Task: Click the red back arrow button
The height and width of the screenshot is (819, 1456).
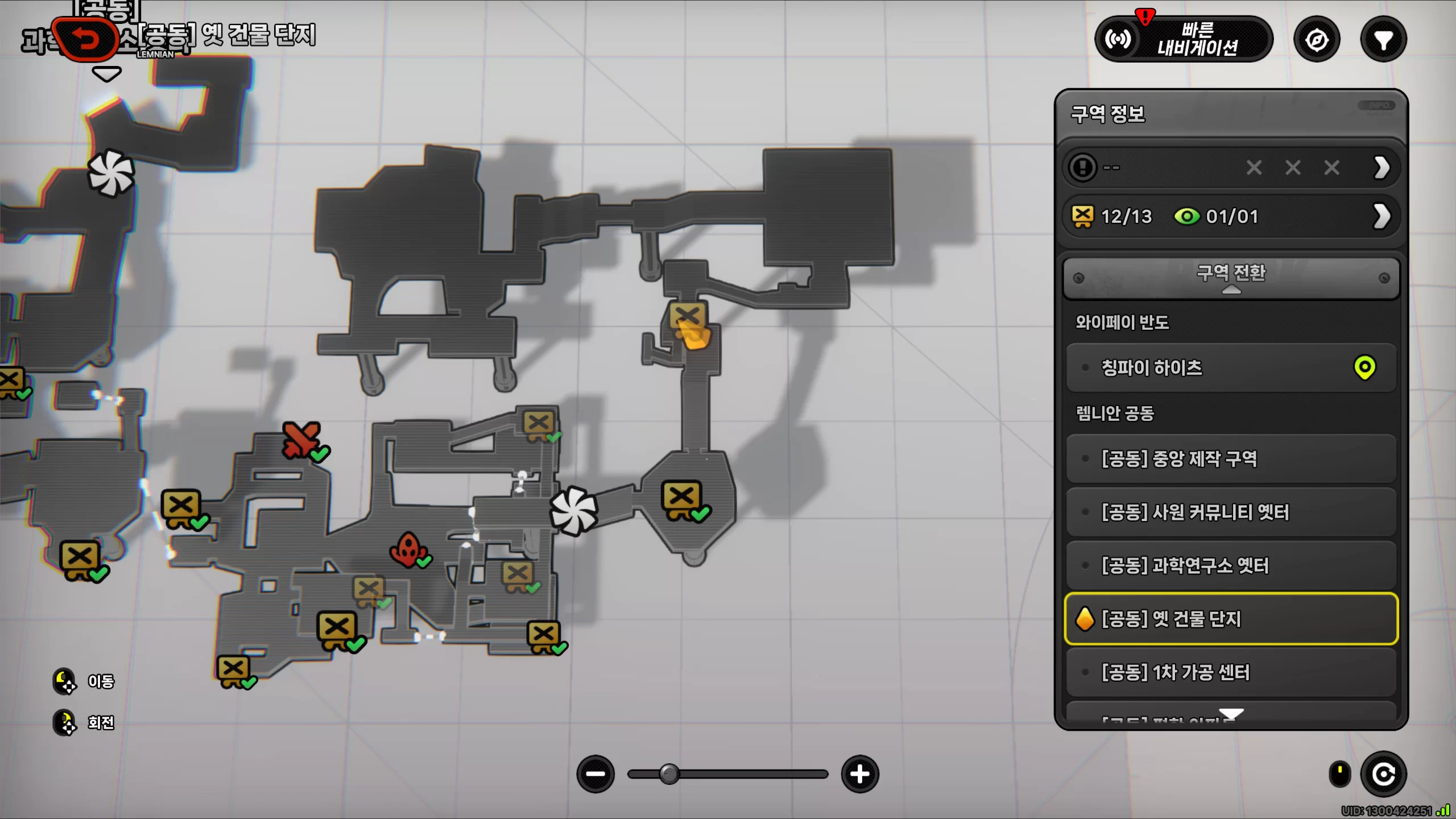Action: [x=85, y=40]
